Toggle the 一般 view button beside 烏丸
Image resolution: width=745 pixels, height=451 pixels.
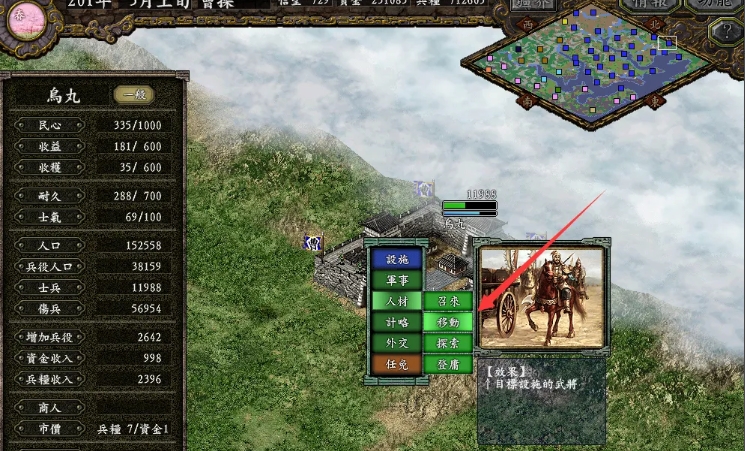click(133, 95)
